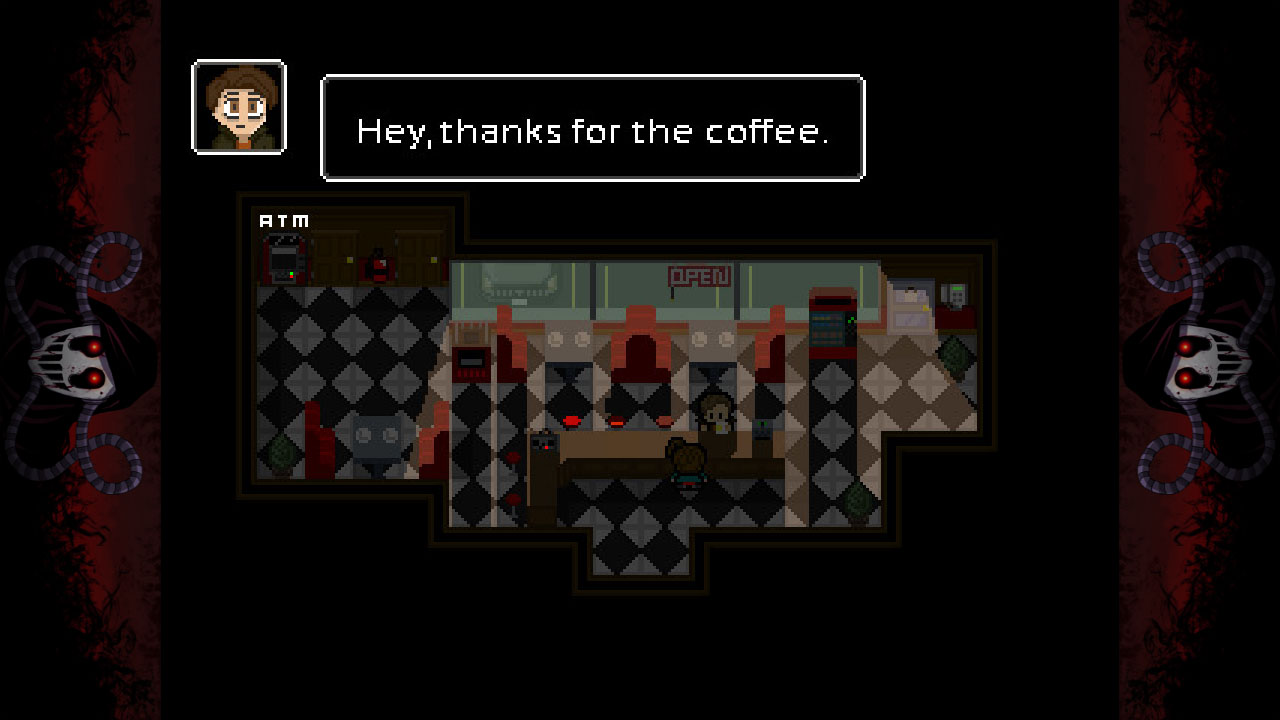Click the waitress standing behind the counter
Image resolution: width=1280 pixels, height=720 pixels.
click(x=716, y=413)
